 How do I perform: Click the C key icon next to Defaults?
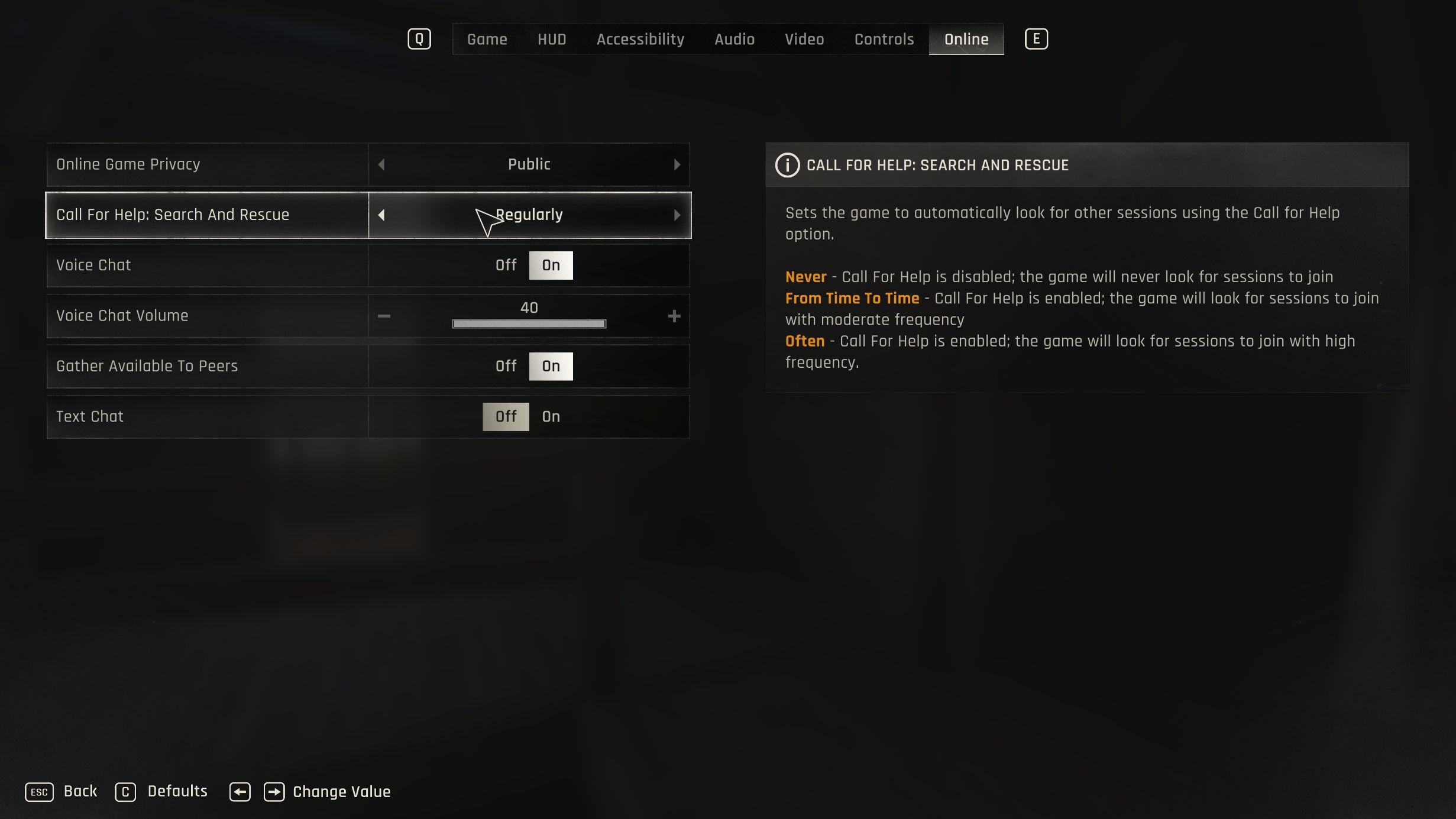(x=125, y=791)
